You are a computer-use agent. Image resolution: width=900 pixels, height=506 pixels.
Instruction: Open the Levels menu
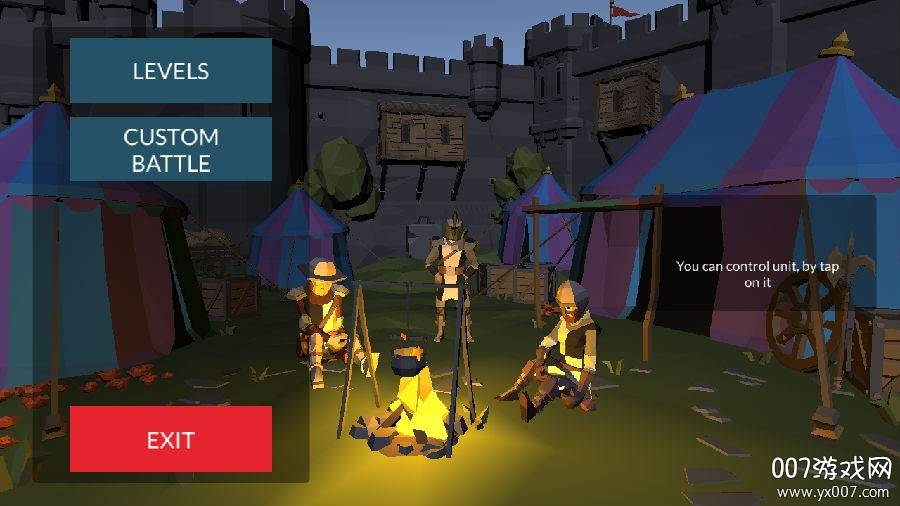point(171,71)
